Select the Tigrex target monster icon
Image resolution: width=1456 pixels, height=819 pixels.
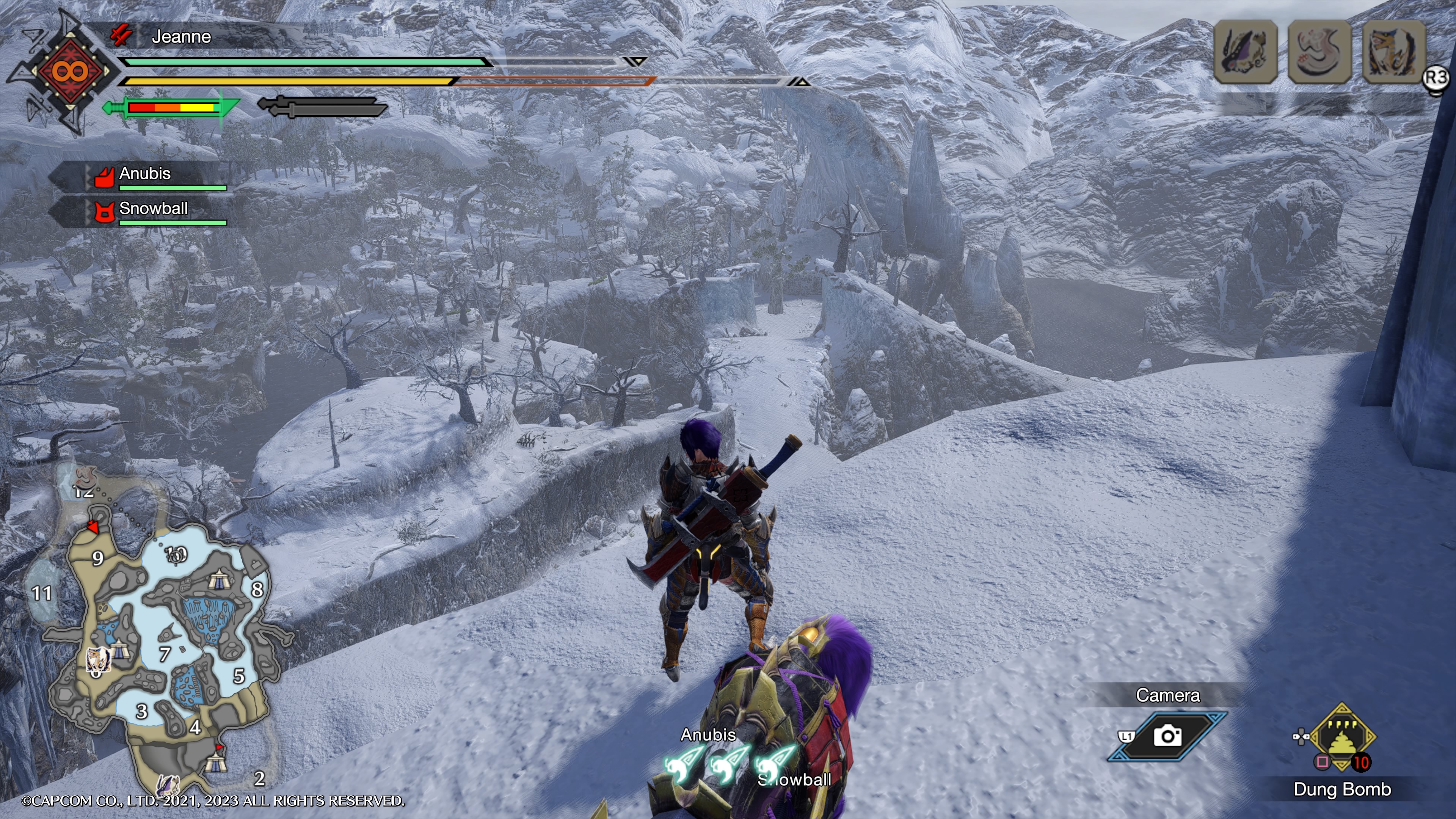1394,52
